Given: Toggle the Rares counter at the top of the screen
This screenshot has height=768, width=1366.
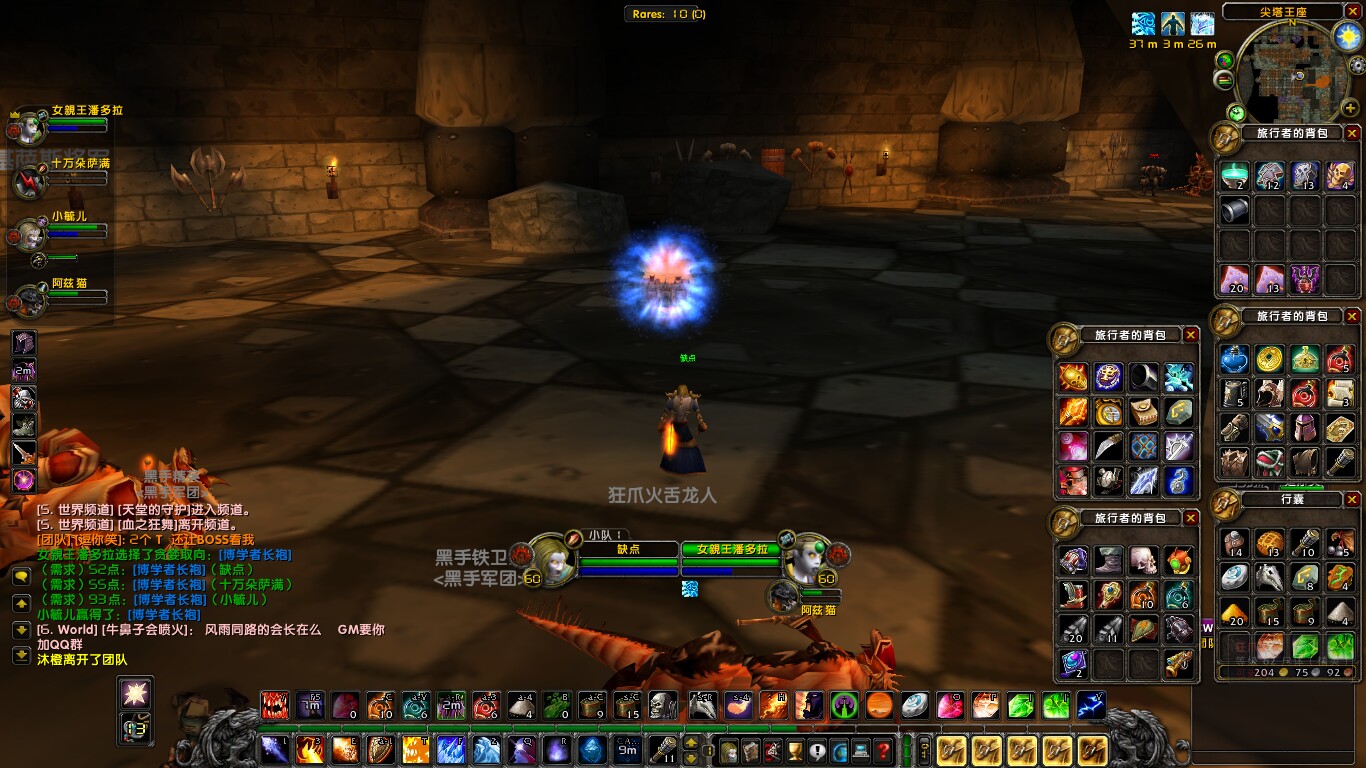Looking at the screenshot, I should pos(668,13).
